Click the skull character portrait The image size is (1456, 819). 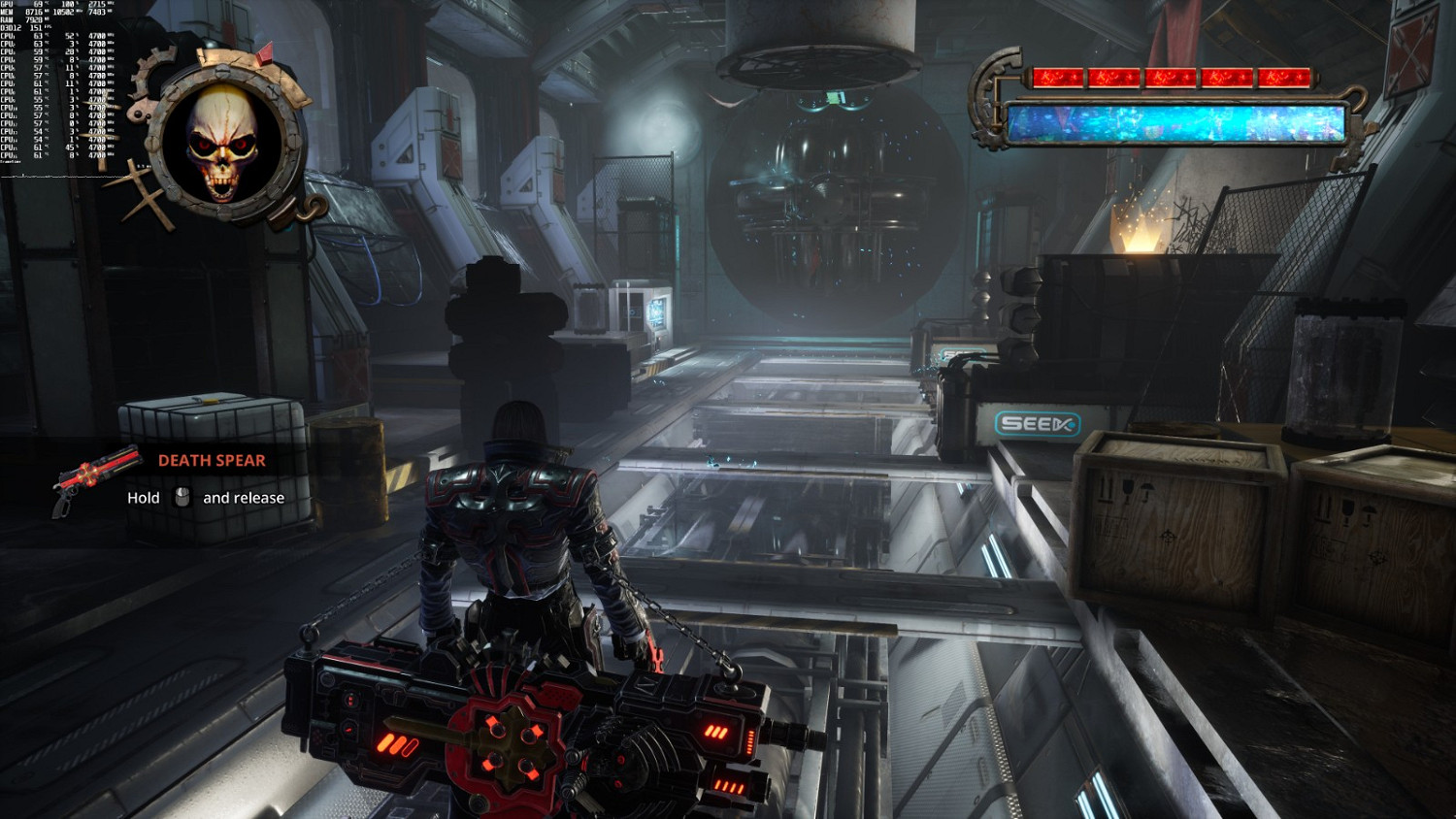pos(222,145)
